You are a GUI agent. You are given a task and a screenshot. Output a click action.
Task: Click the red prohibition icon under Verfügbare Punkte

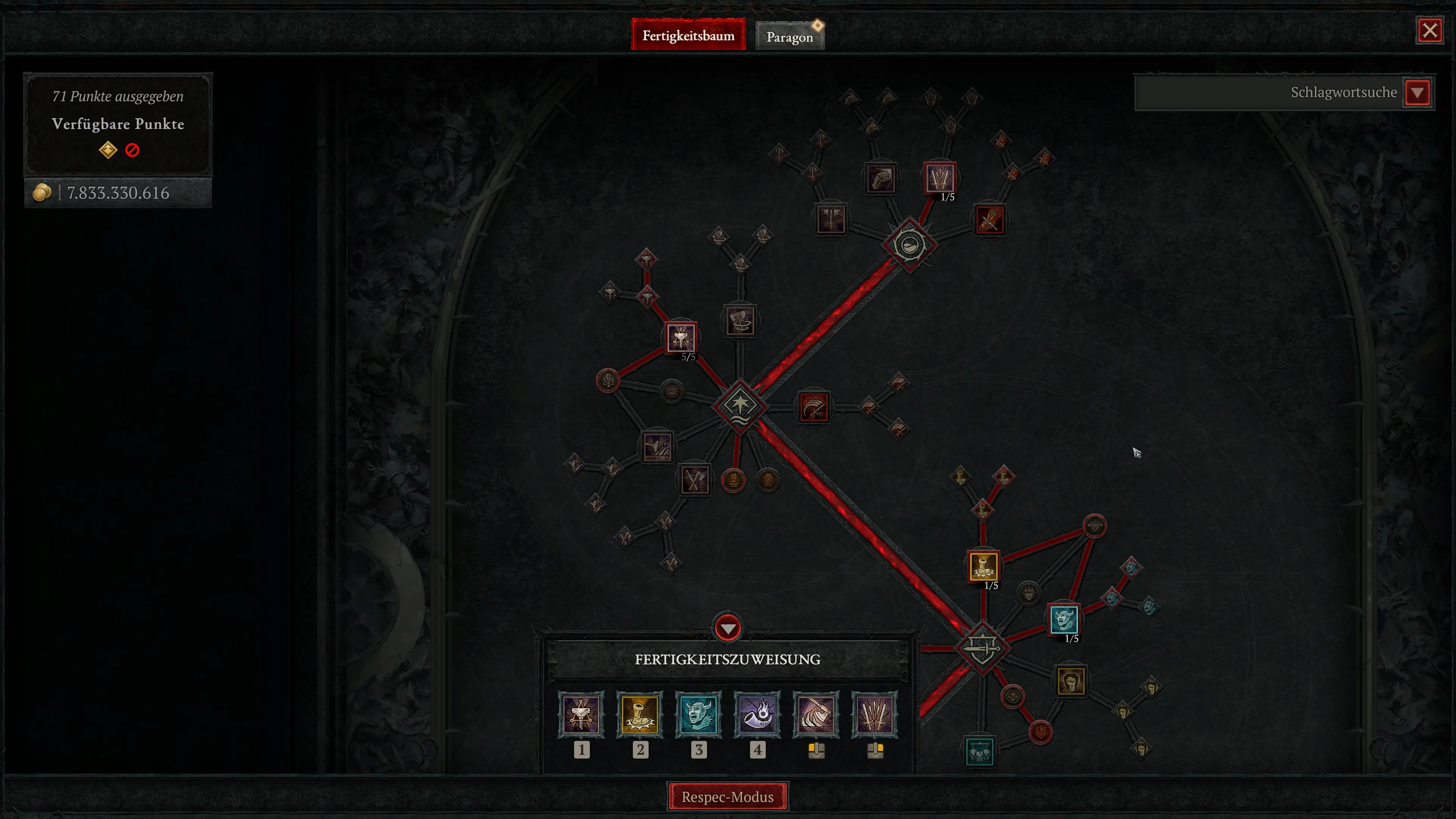click(x=132, y=149)
